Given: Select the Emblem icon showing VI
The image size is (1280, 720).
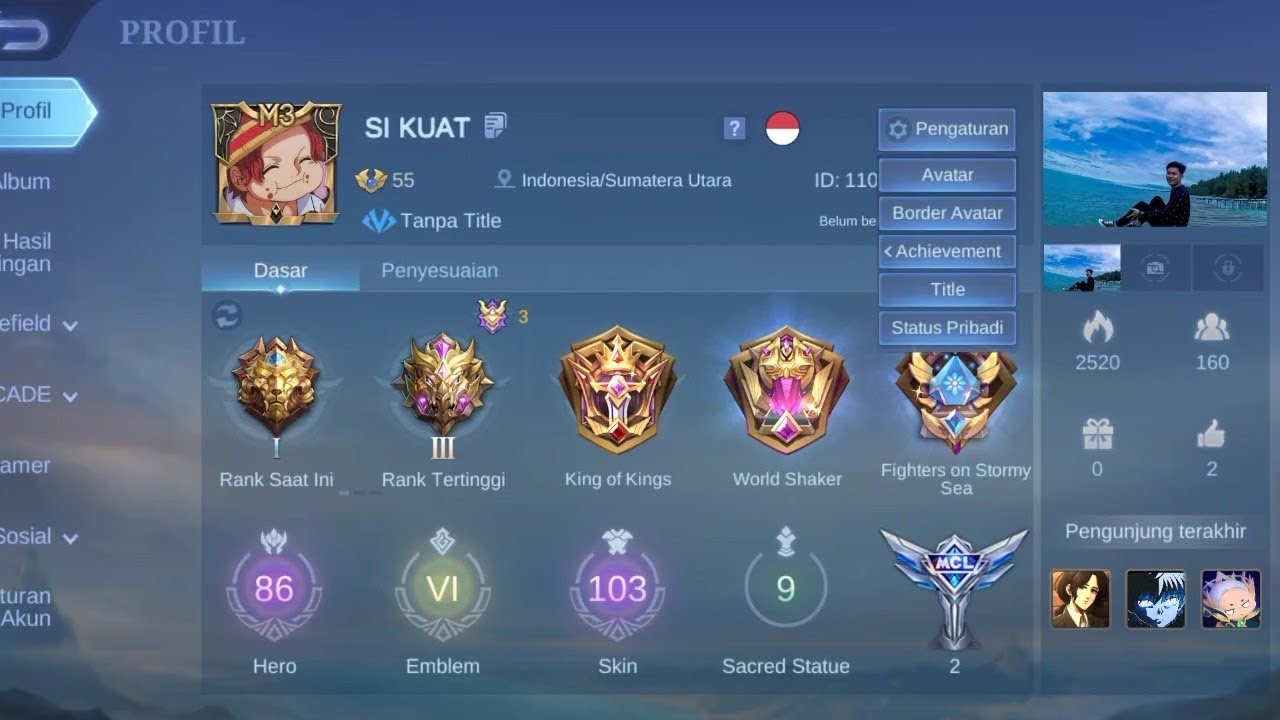Looking at the screenshot, I should point(443,590).
